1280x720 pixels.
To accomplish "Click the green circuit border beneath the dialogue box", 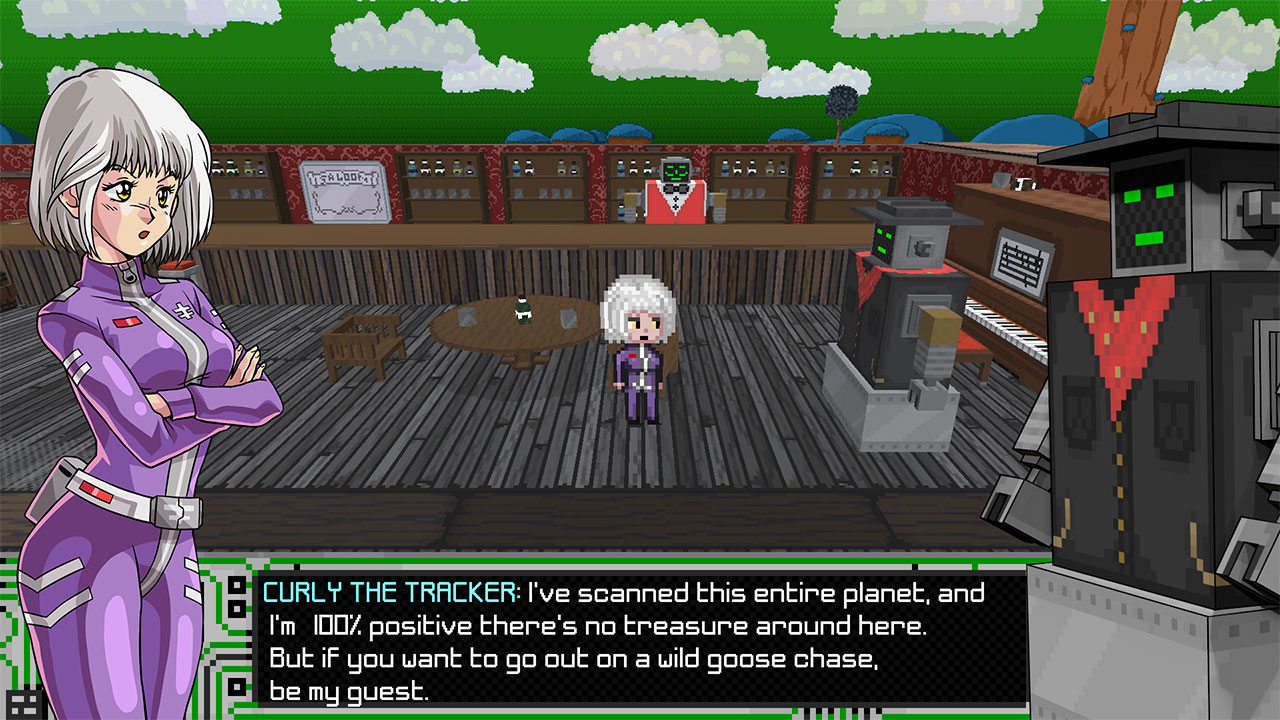I will [x=600, y=712].
